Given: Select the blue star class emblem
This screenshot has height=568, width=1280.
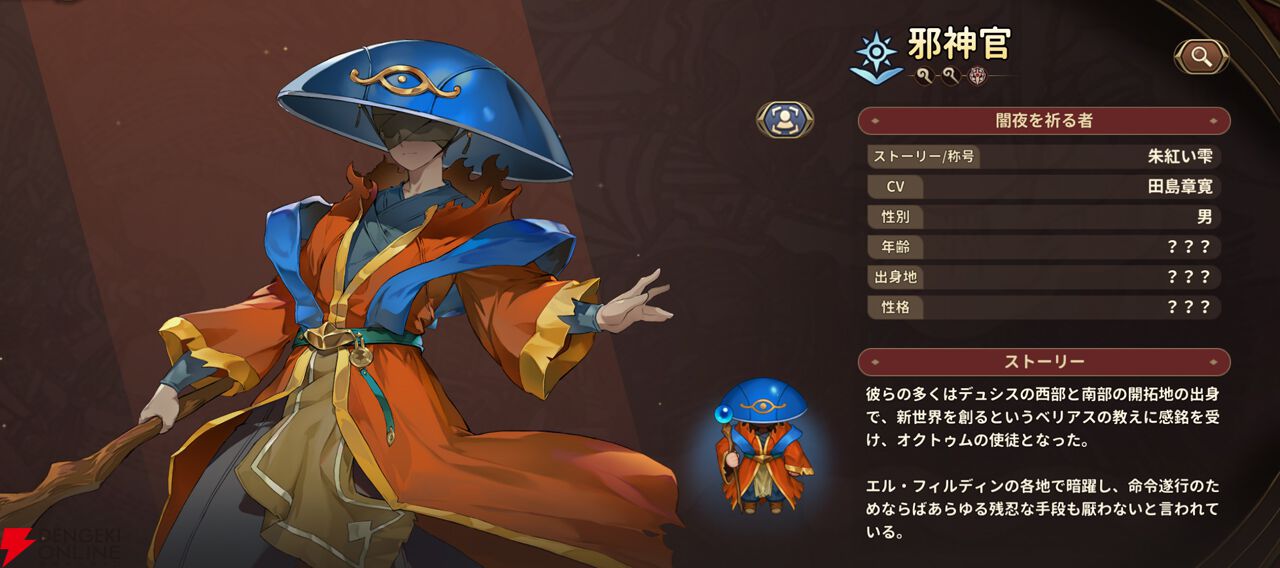Looking at the screenshot, I should coord(875,57).
